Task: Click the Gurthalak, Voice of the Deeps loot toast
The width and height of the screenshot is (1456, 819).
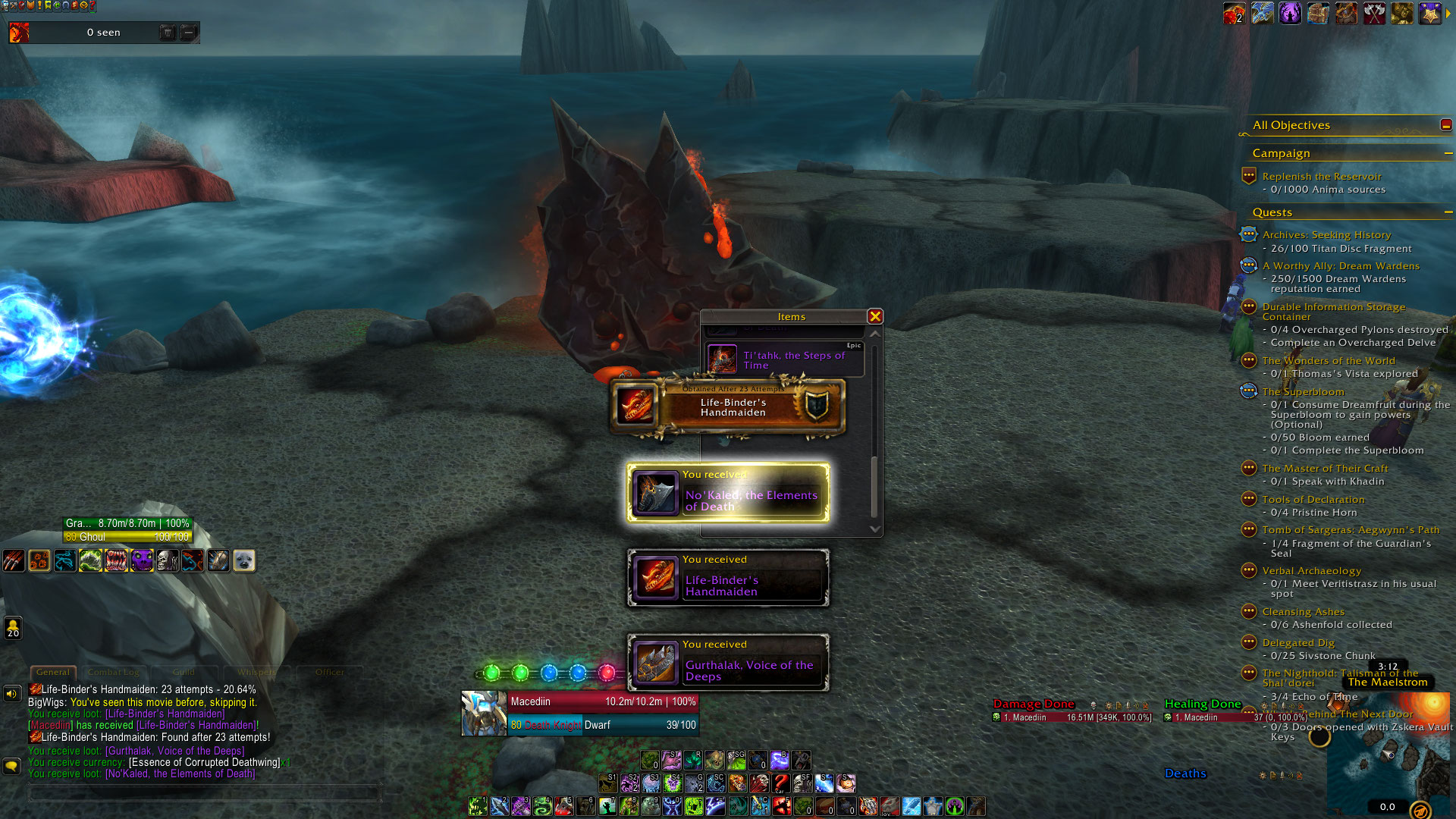Action: coord(728,664)
